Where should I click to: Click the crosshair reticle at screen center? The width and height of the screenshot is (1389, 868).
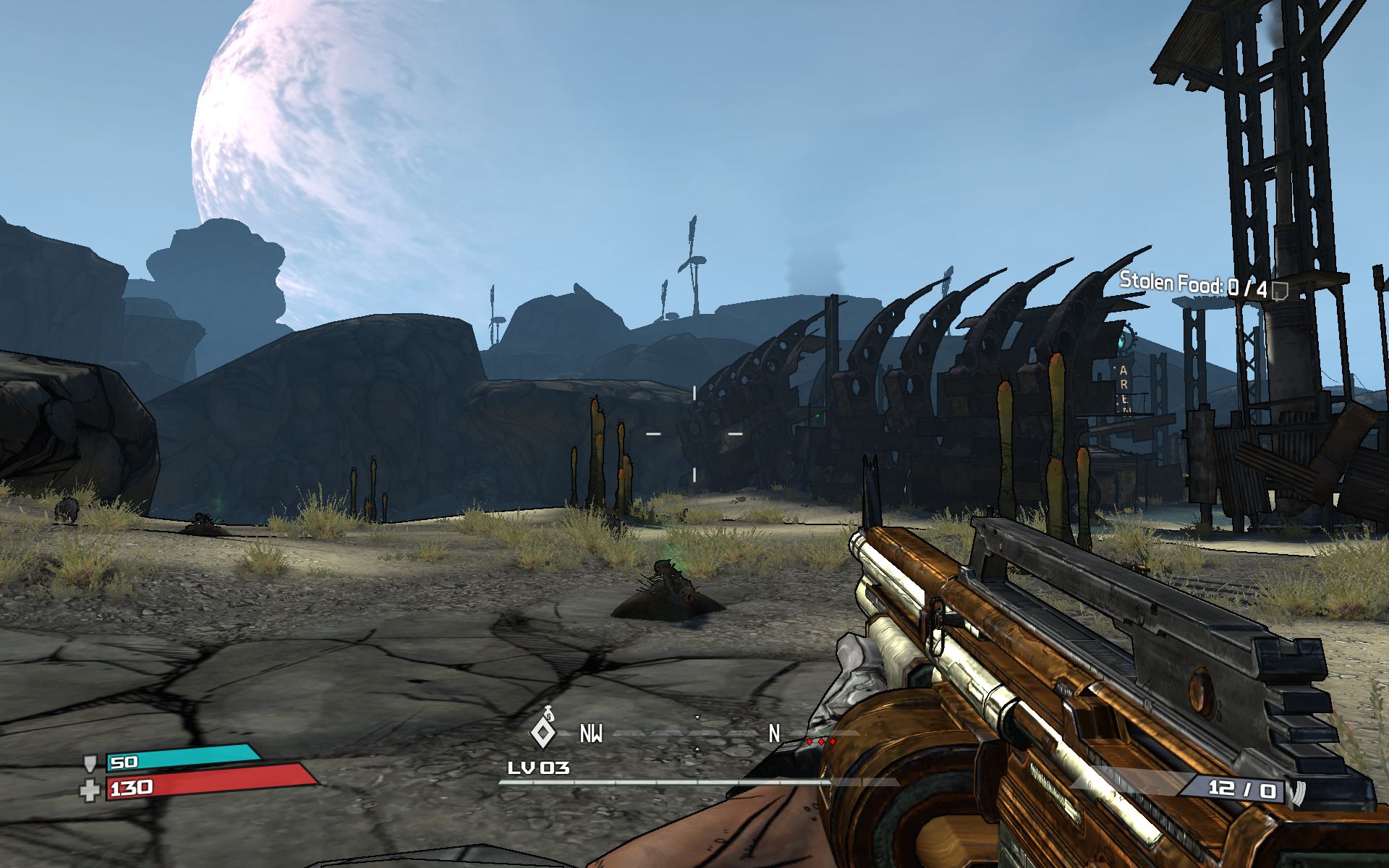pyautogui.click(x=694, y=433)
